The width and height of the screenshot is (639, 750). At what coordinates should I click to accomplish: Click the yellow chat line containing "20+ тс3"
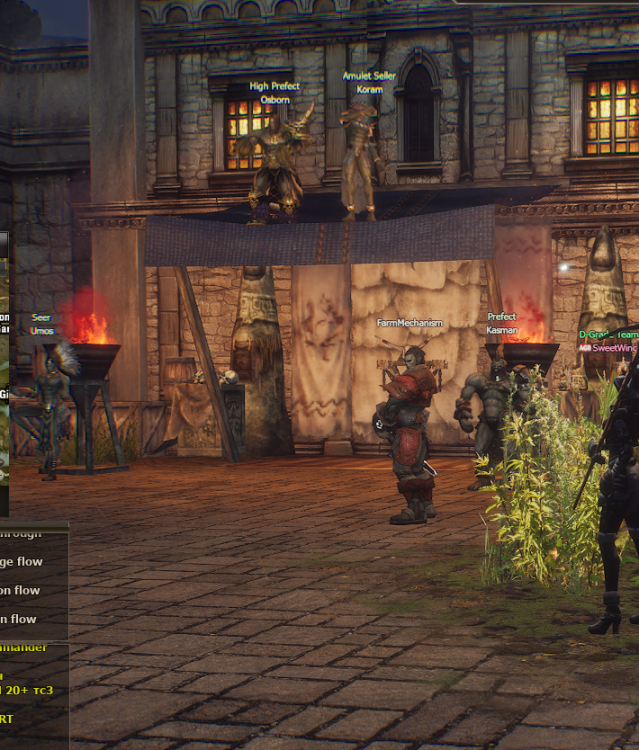(x=28, y=690)
